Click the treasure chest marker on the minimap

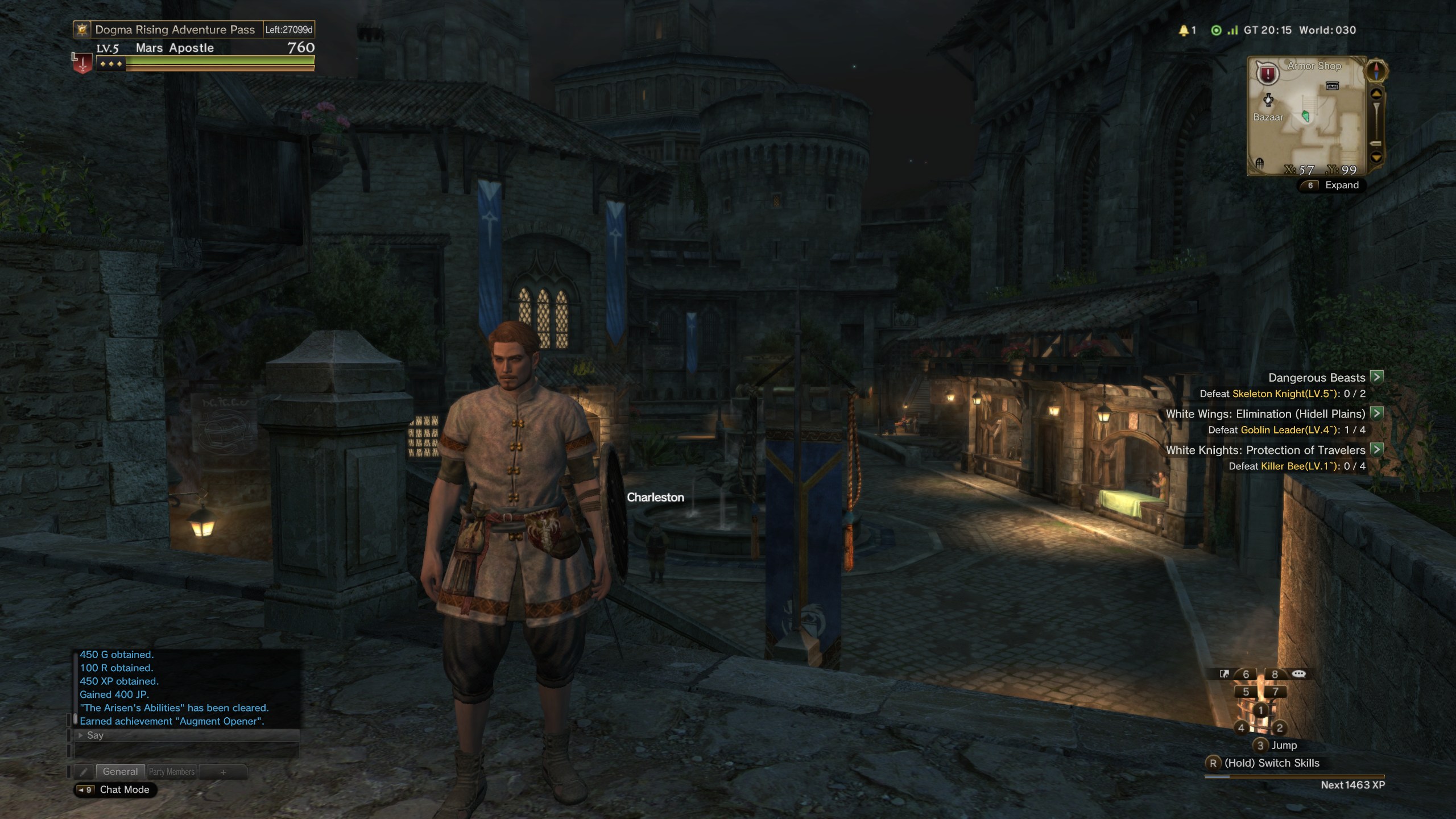[x=1332, y=86]
